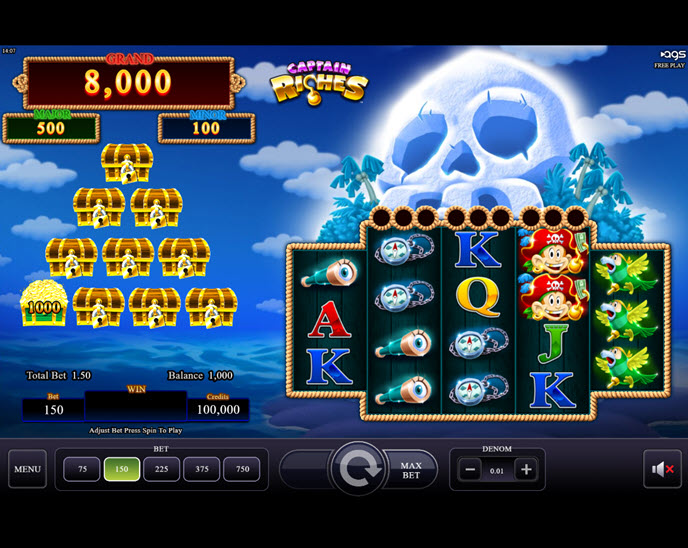
Task: Spin the reels with the circular arrow button
Action: tap(357, 469)
